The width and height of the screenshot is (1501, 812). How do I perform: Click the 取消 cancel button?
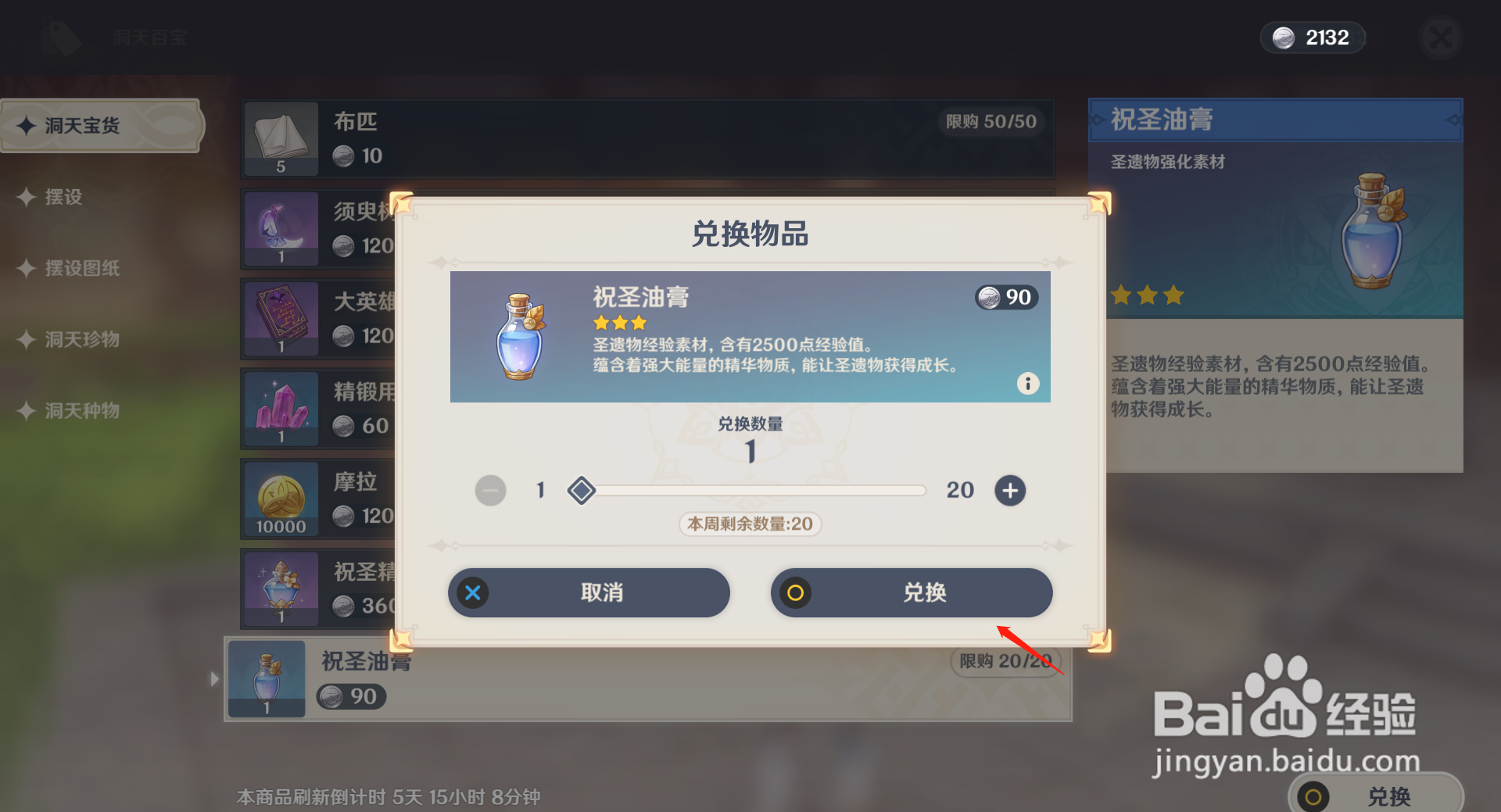tap(589, 592)
